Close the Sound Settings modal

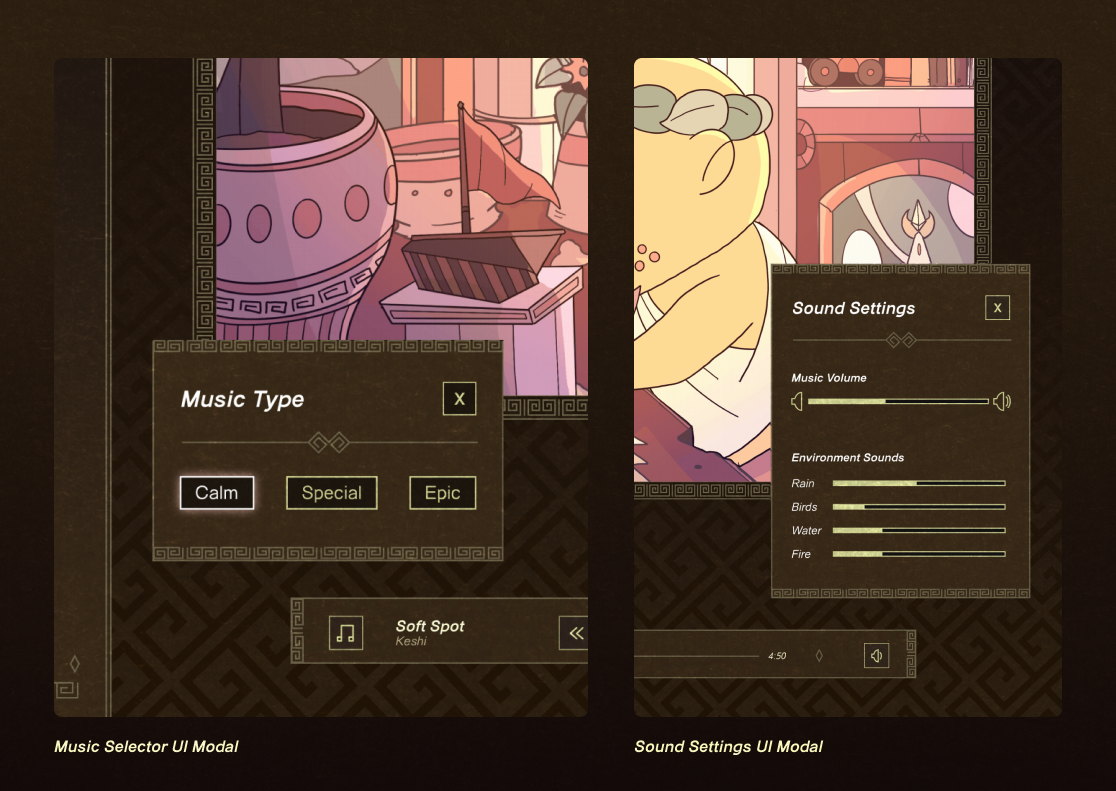(x=997, y=308)
